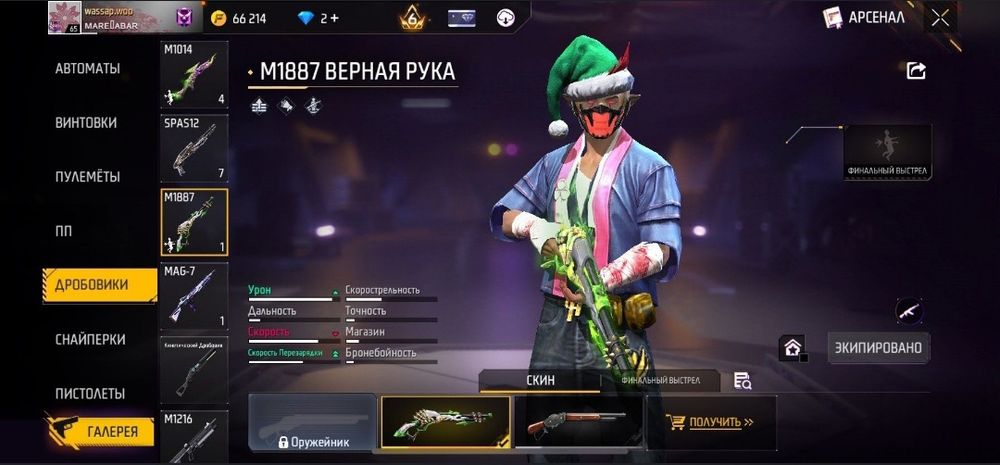The image size is (1000, 465).
Task: Open the Пистолеты category
Action: [90, 393]
